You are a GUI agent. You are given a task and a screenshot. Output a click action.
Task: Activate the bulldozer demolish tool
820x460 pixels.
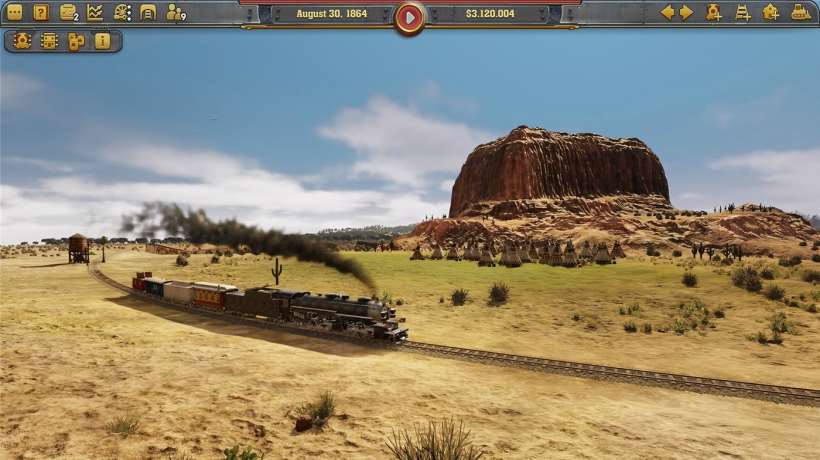pos(801,12)
